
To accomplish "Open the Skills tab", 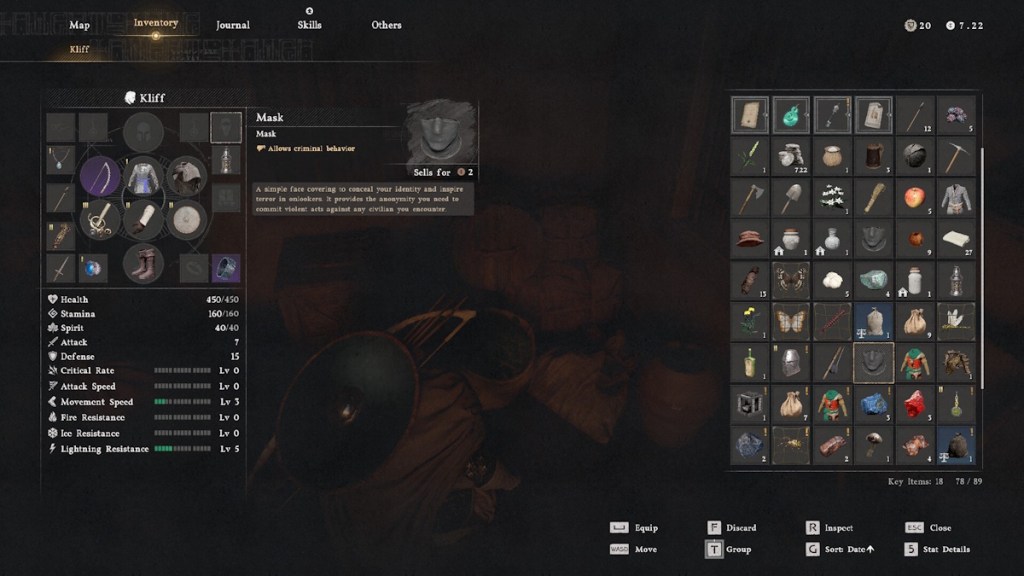I will pos(309,25).
